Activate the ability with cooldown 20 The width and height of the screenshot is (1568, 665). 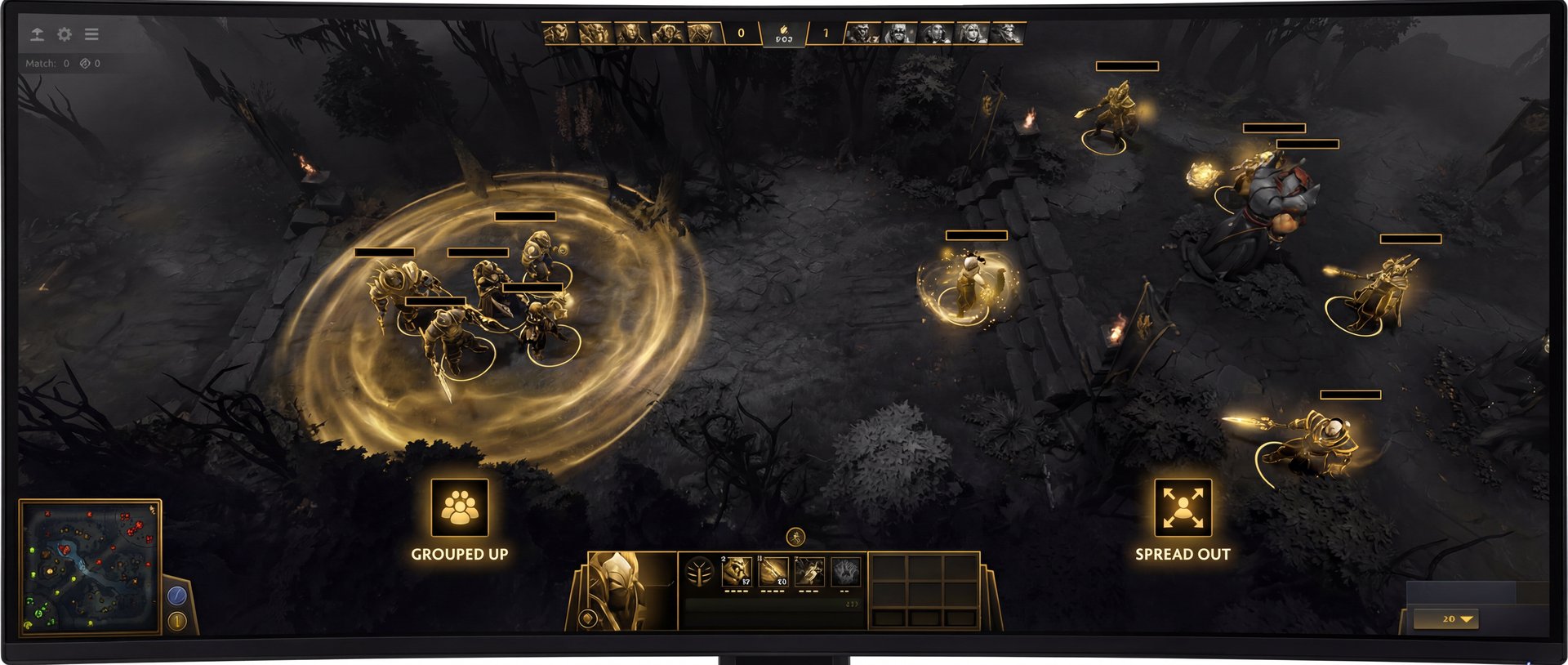(x=773, y=572)
